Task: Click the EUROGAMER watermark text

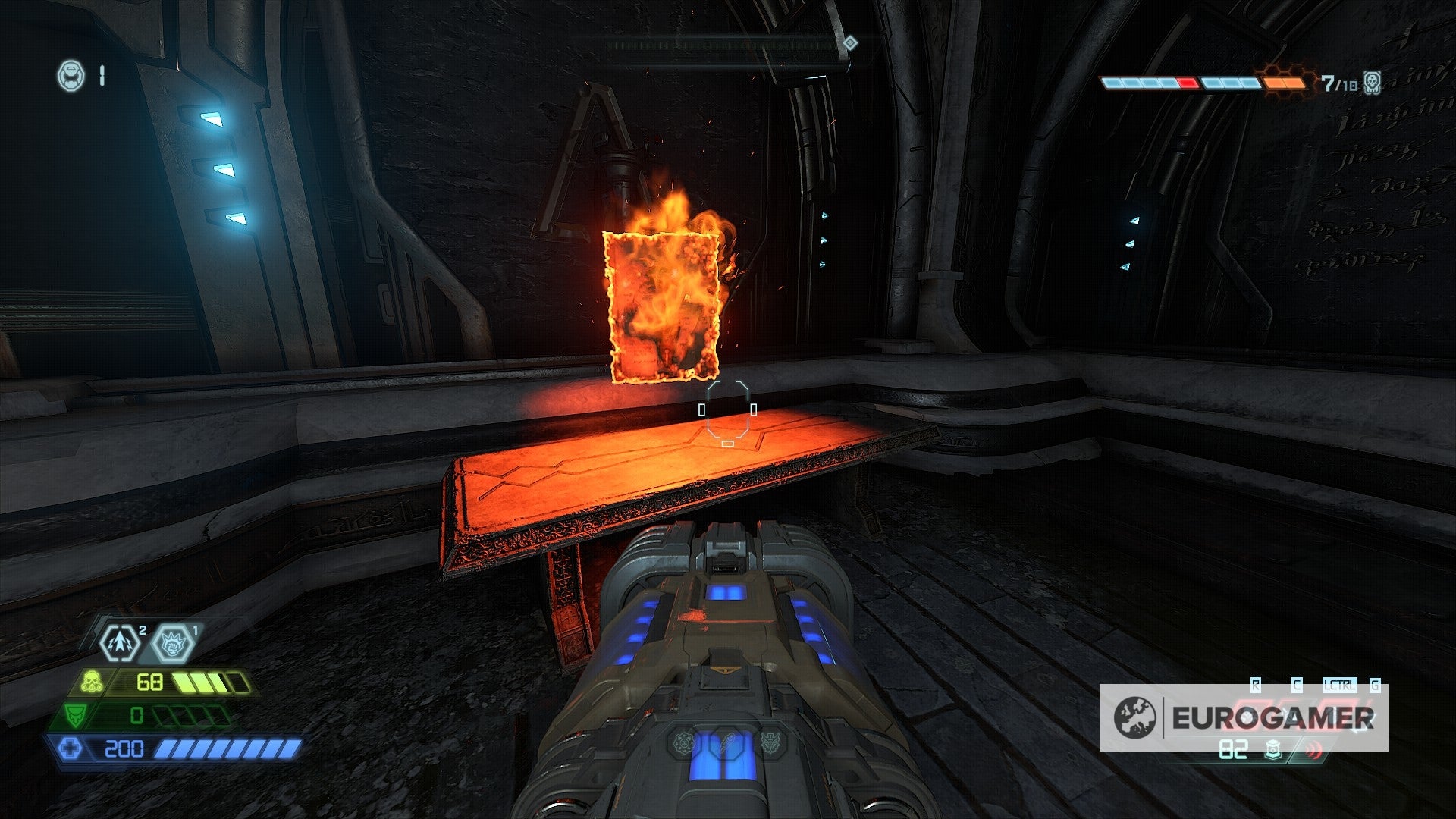Action: (x=1272, y=717)
